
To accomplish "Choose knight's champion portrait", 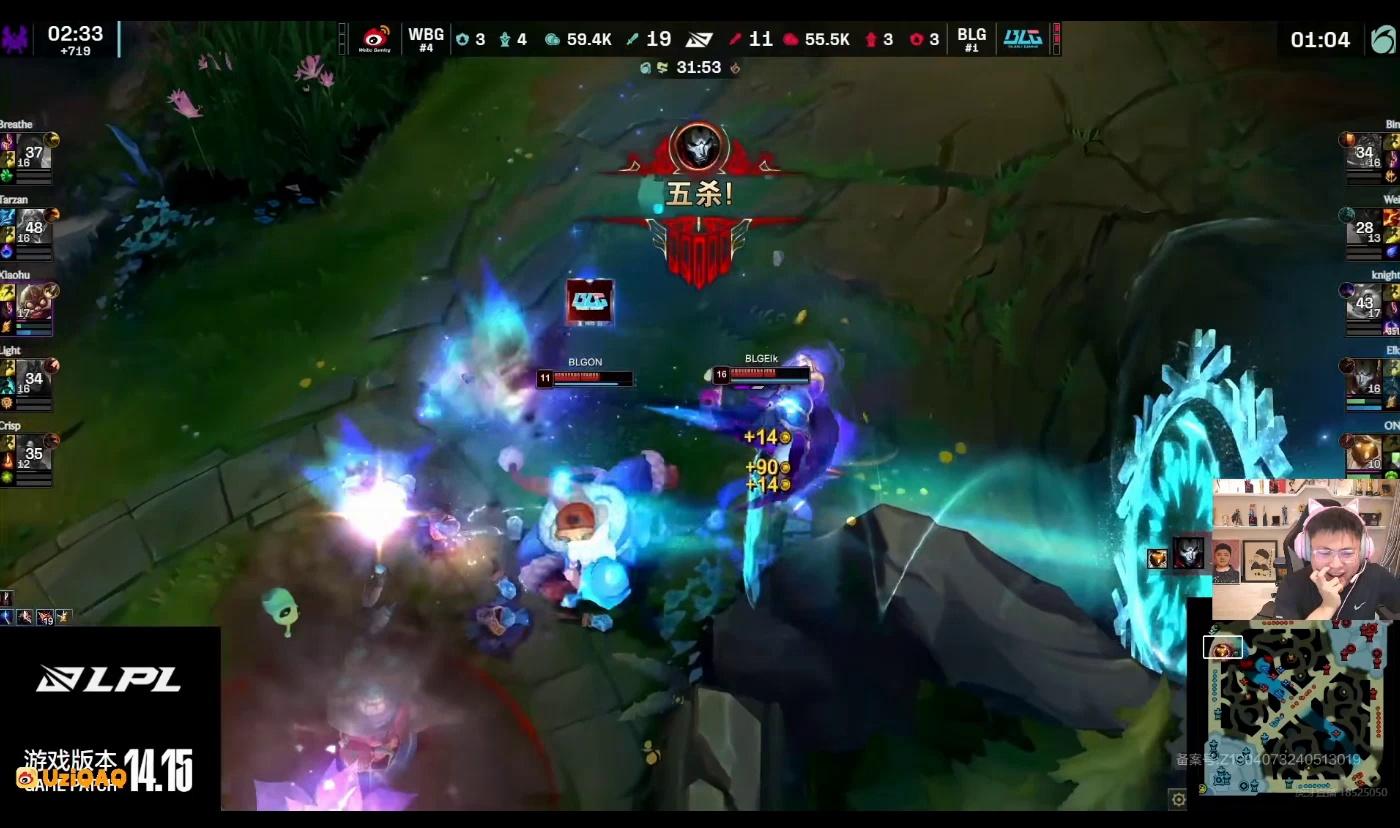I will (x=1365, y=303).
